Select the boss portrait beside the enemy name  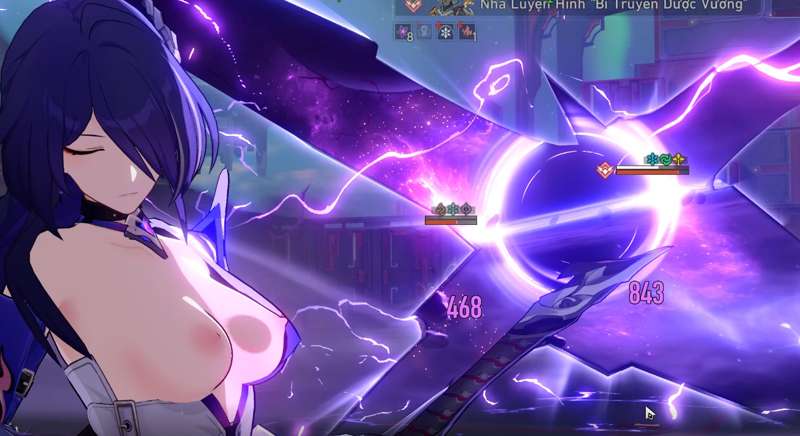tap(449, 7)
